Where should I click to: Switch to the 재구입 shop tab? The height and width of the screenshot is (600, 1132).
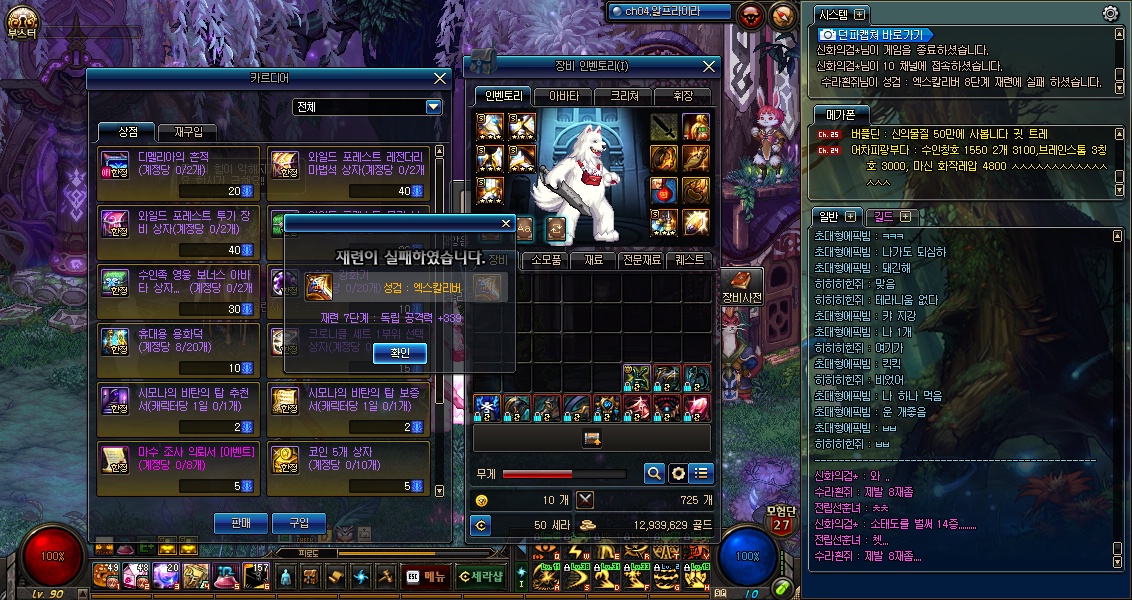pos(187,132)
